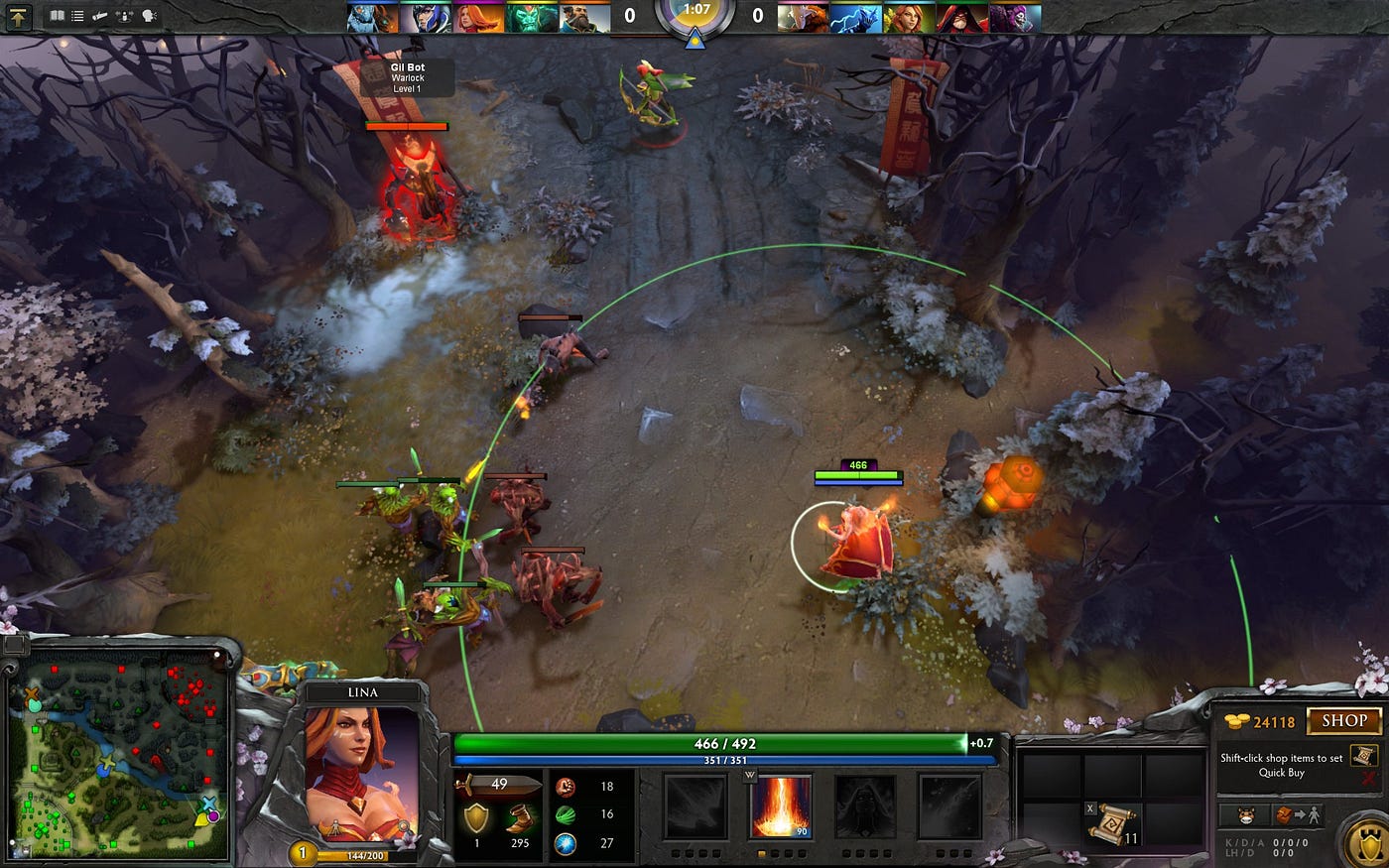Toggle the broadcaster/voice icon in top toolbar
1389x868 pixels.
point(124,16)
